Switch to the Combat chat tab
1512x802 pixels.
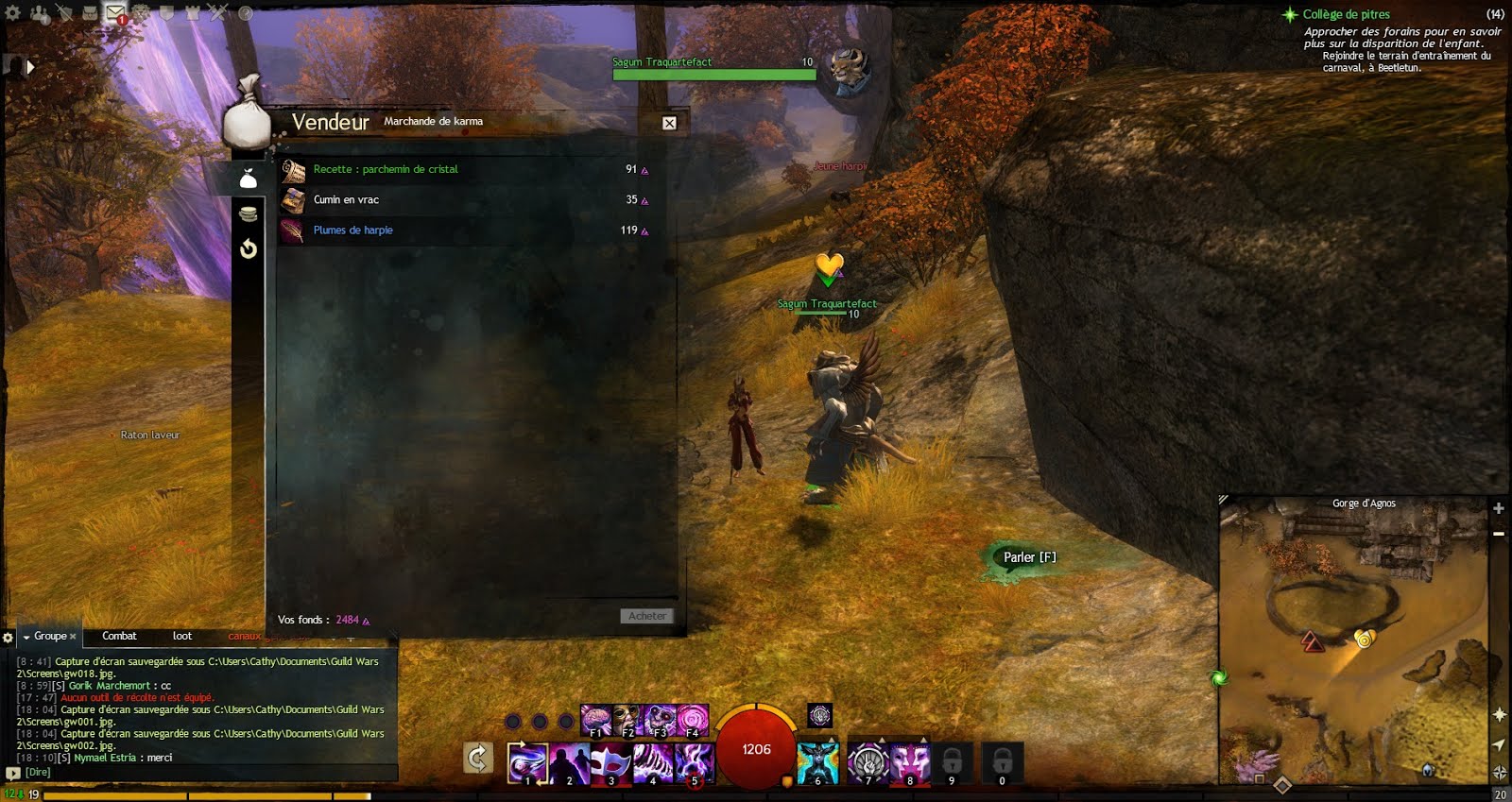(119, 636)
